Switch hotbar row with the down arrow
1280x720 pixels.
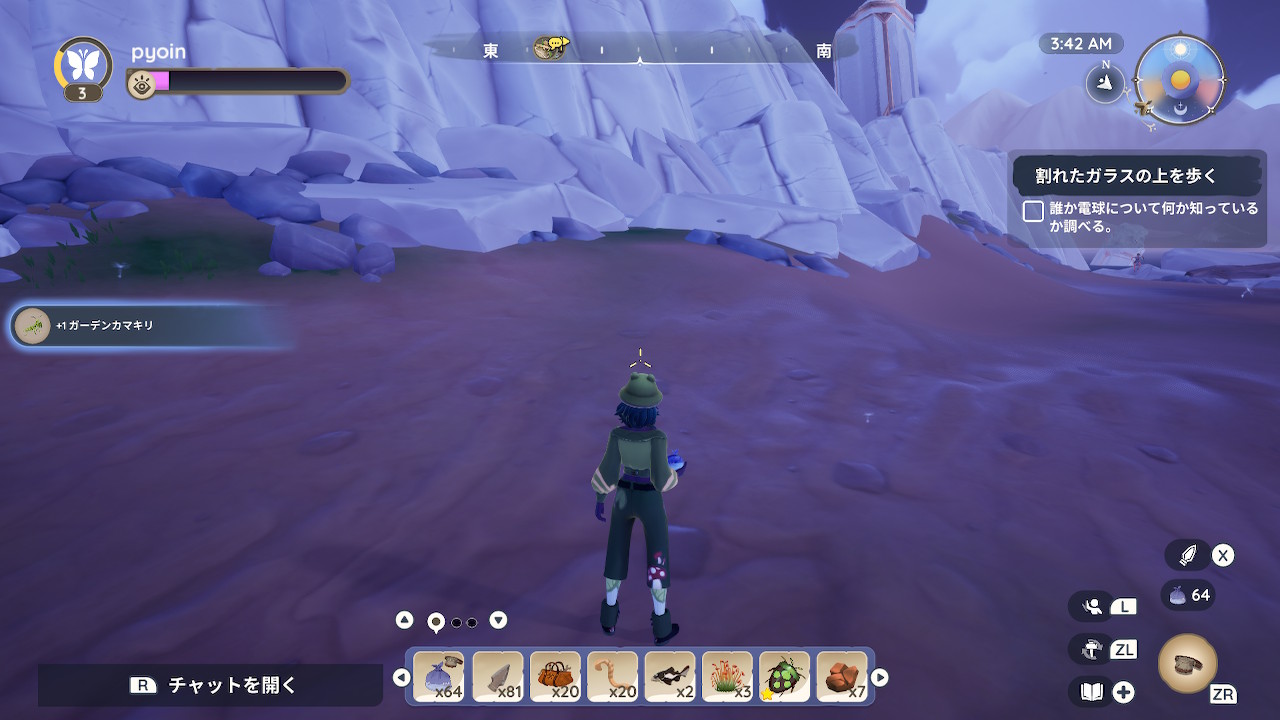pyautogui.click(x=498, y=620)
